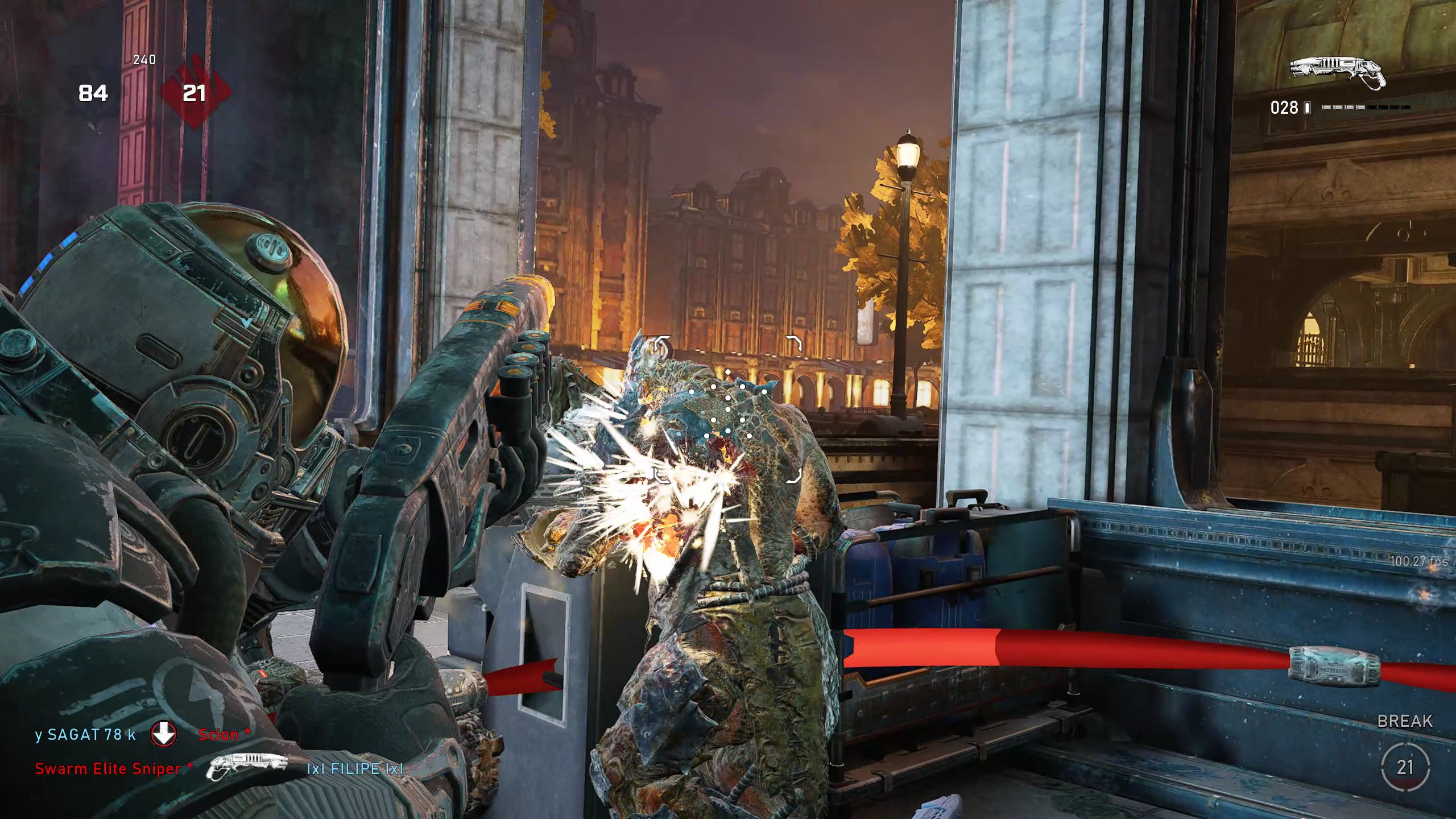The width and height of the screenshot is (1456, 819).
Task: Select the Gnasher shotgun weapon icon
Action: [1338, 73]
